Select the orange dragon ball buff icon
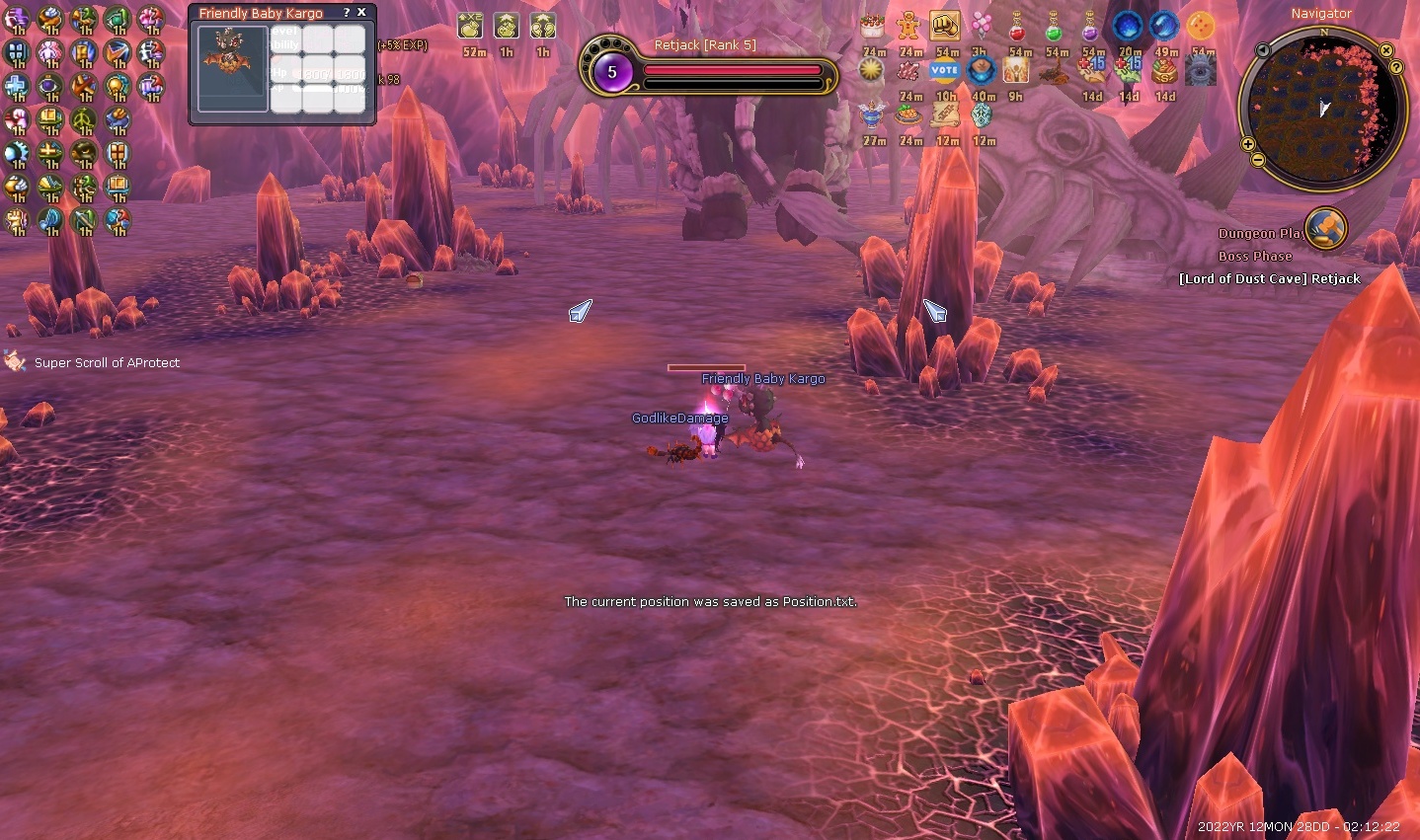This screenshot has width=1420, height=840. pyautogui.click(x=1201, y=26)
